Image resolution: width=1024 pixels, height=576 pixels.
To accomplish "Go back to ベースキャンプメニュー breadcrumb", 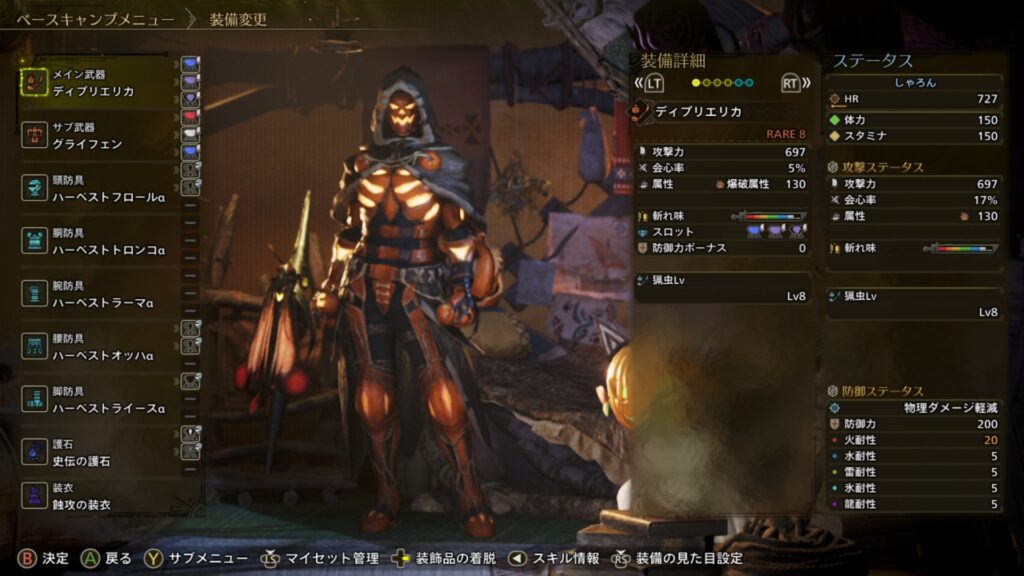I will (x=95, y=19).
